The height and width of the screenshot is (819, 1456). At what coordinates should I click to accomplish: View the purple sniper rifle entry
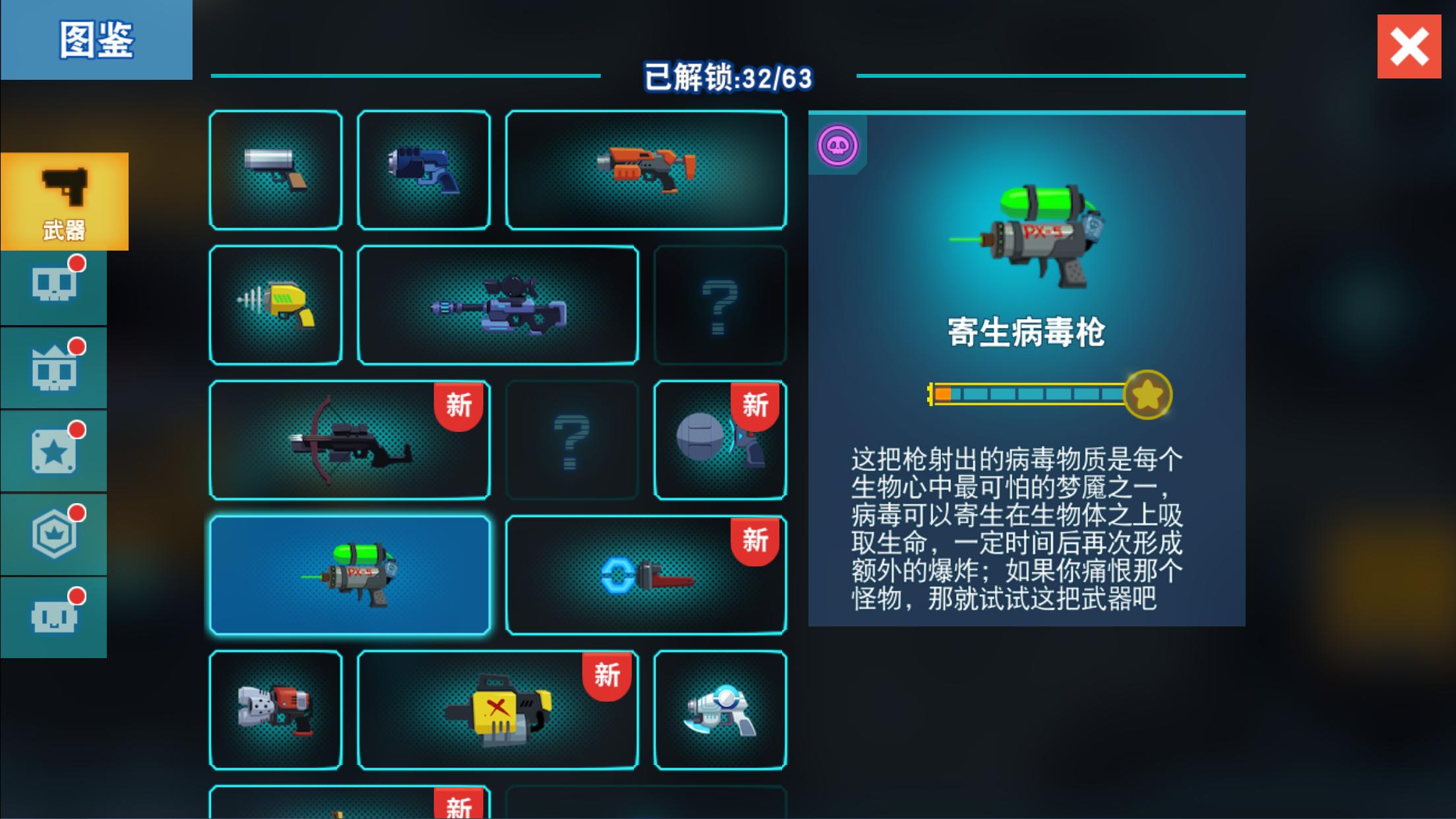click(x=498, y=303)
